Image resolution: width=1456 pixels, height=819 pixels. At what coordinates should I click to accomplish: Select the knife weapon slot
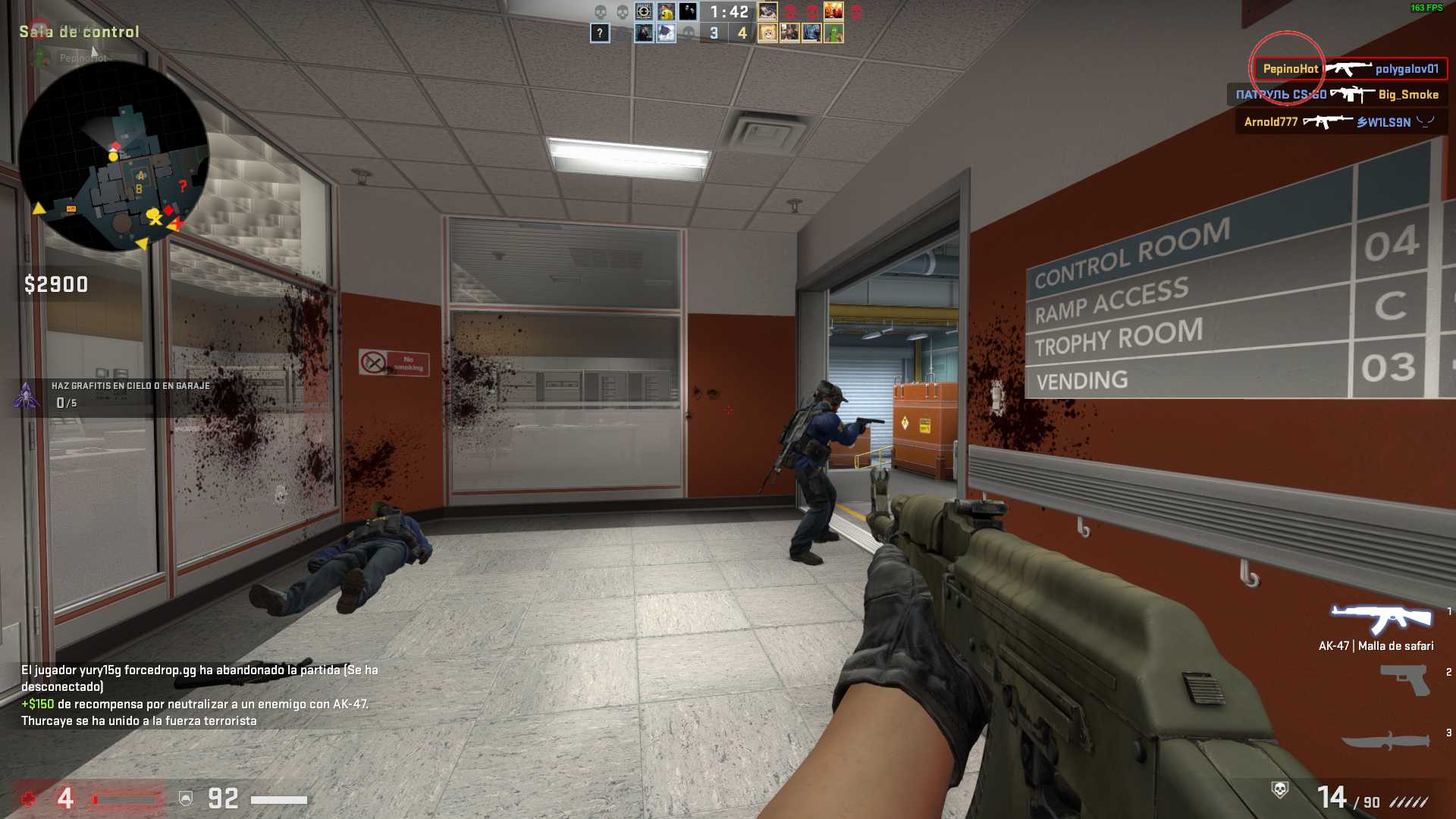[x=1386, y=741]
